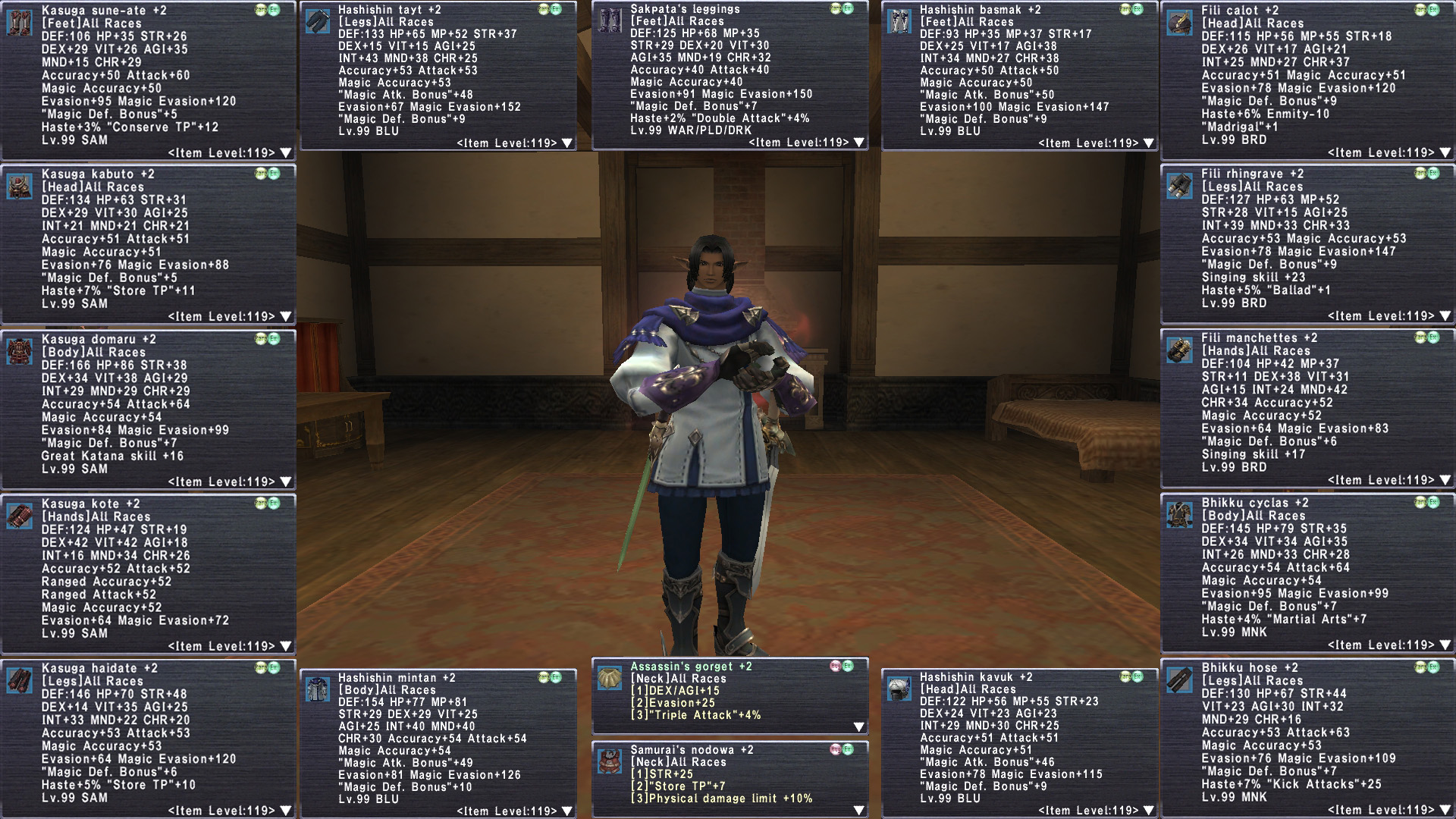1456x819 pixels.
Task: Select the Kasuga kote +2 gloves icon
Action: [x=20, y=516]
